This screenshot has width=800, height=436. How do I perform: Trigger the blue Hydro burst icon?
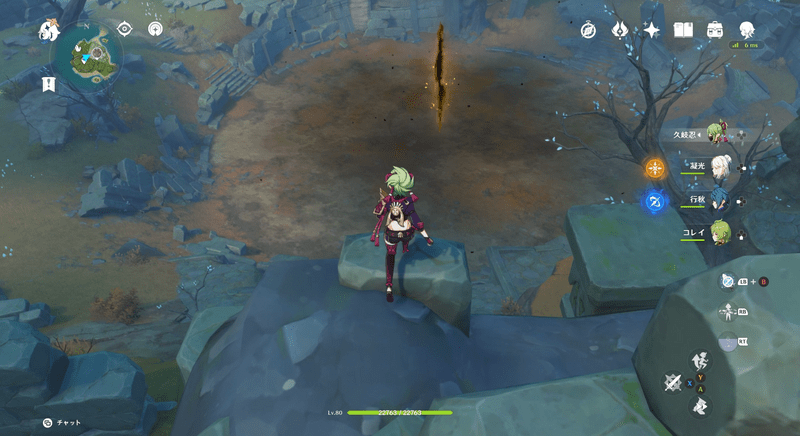coord(656,202)
